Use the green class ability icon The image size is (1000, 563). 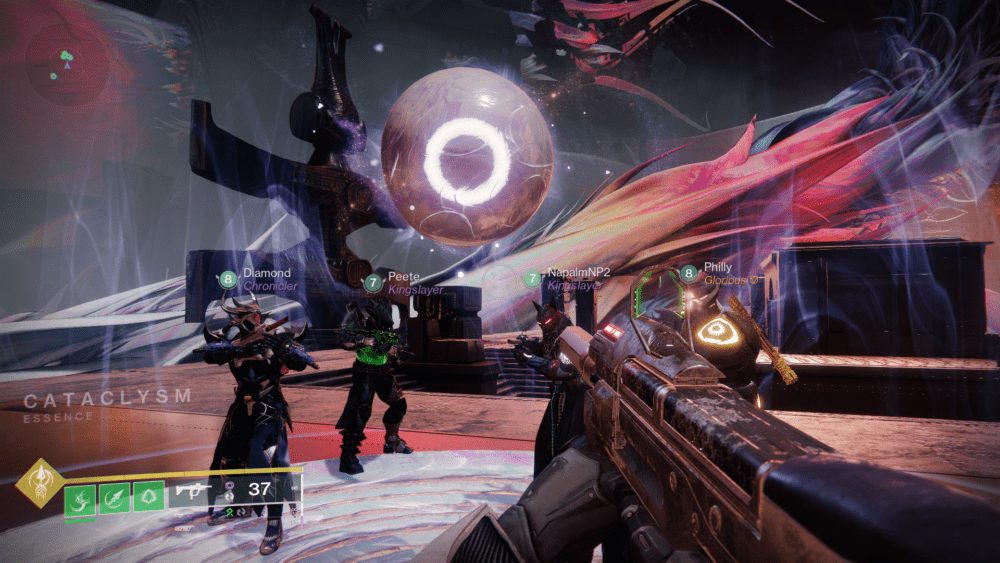(148, 498)
